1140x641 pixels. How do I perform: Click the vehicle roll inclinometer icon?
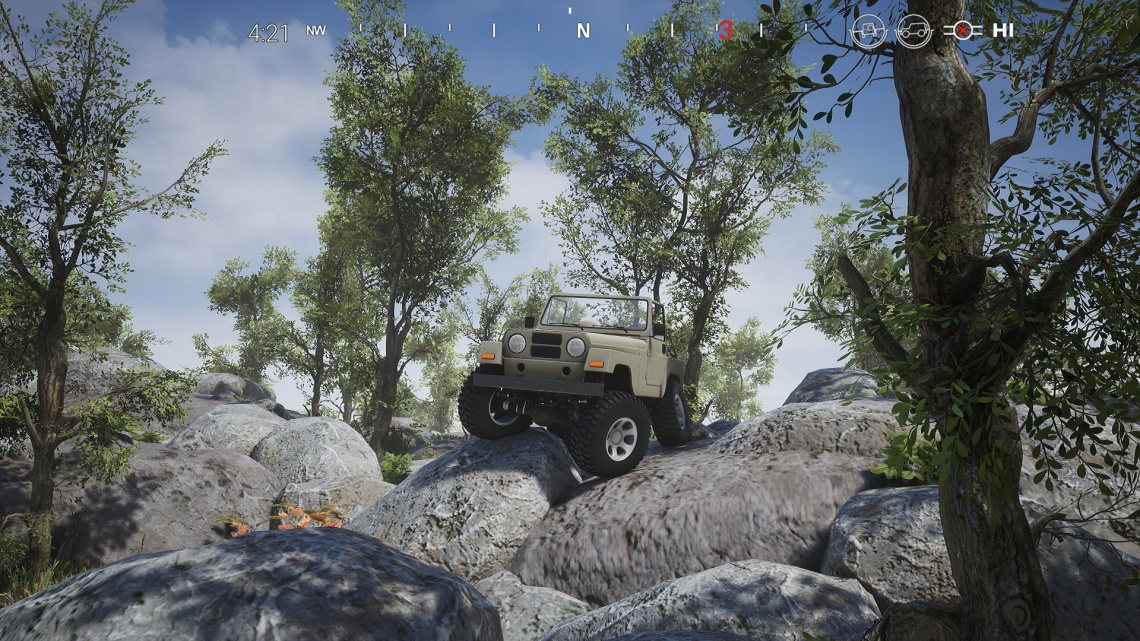point(868,31)
